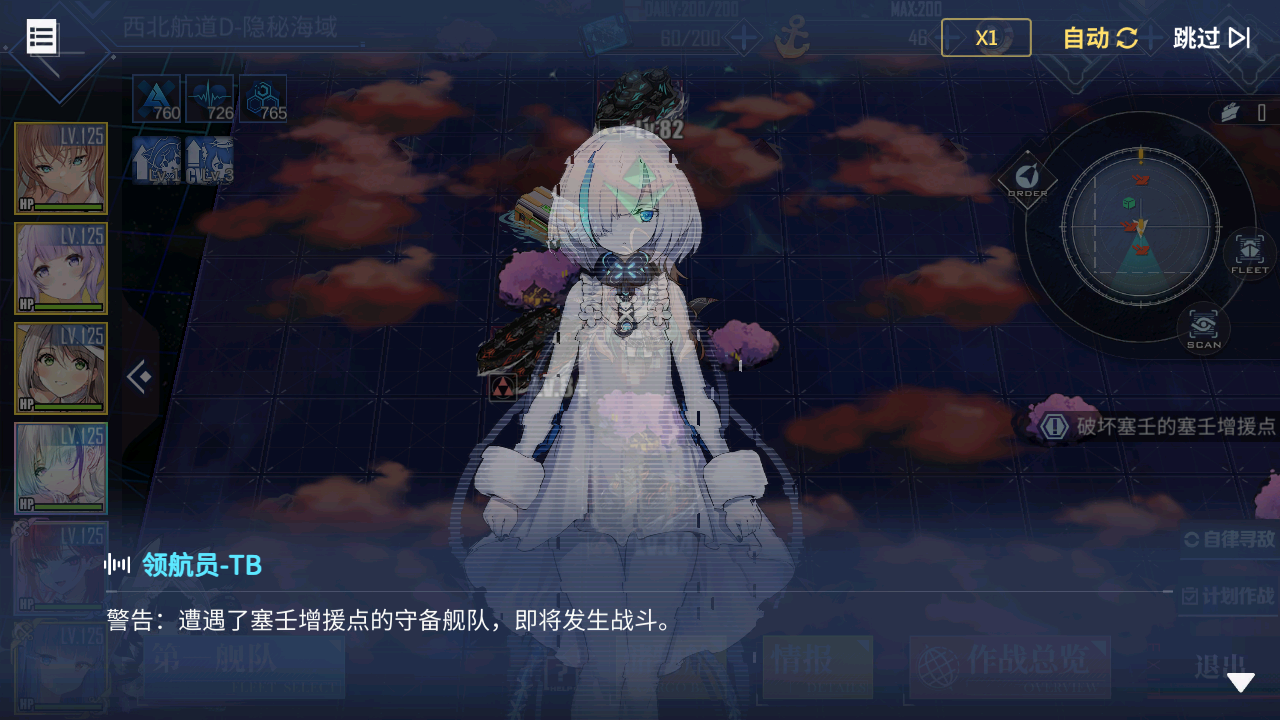
Task: Open the 作战总览 overview button
Action: click(1010, 666)
